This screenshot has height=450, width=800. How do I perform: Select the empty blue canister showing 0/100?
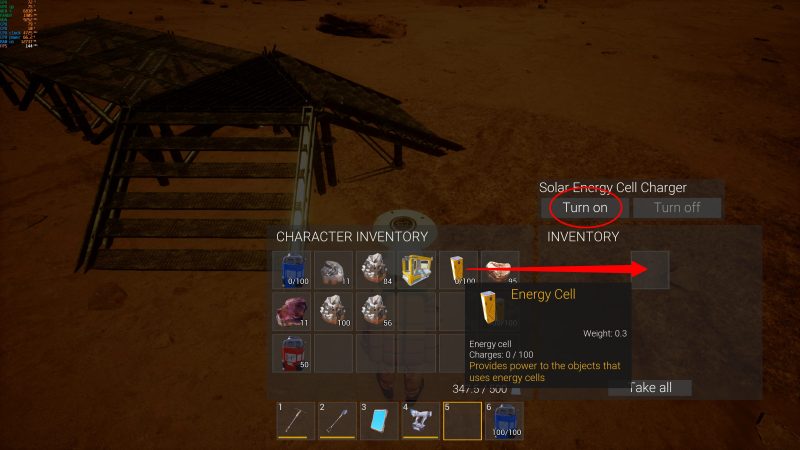tap(292, 270)
